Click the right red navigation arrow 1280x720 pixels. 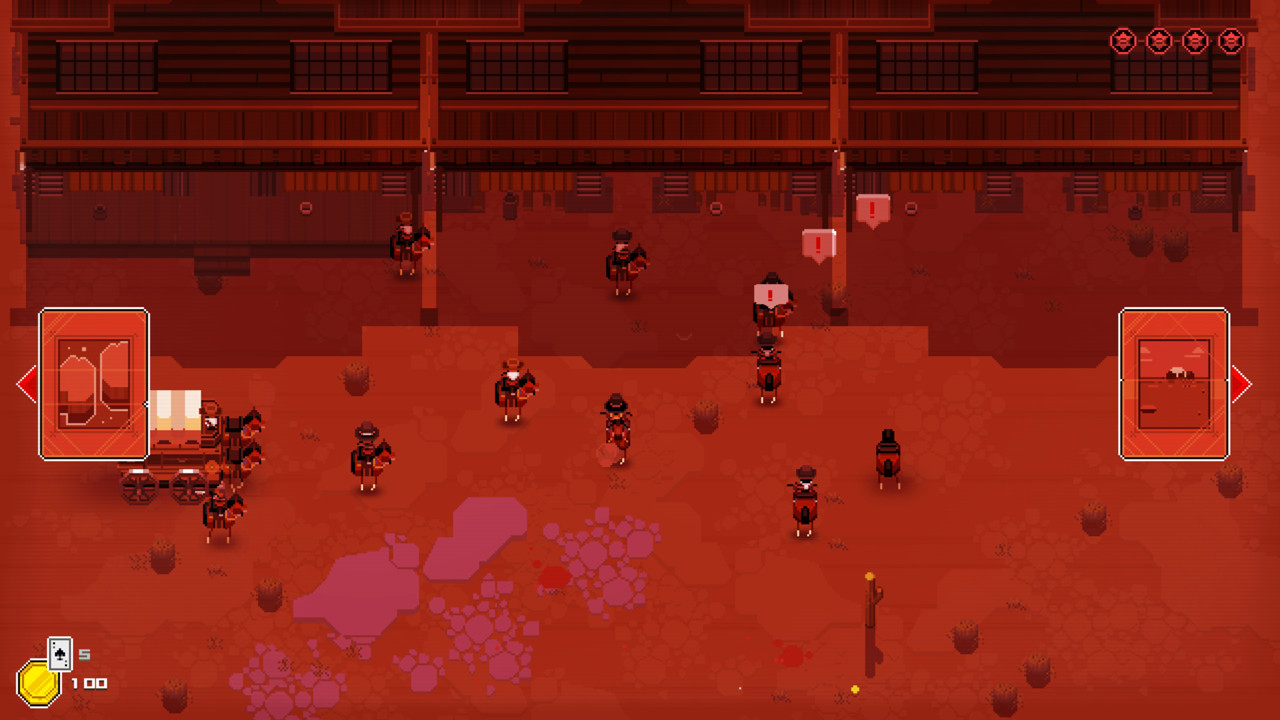pyautogui.click(x=1243, y=383)
